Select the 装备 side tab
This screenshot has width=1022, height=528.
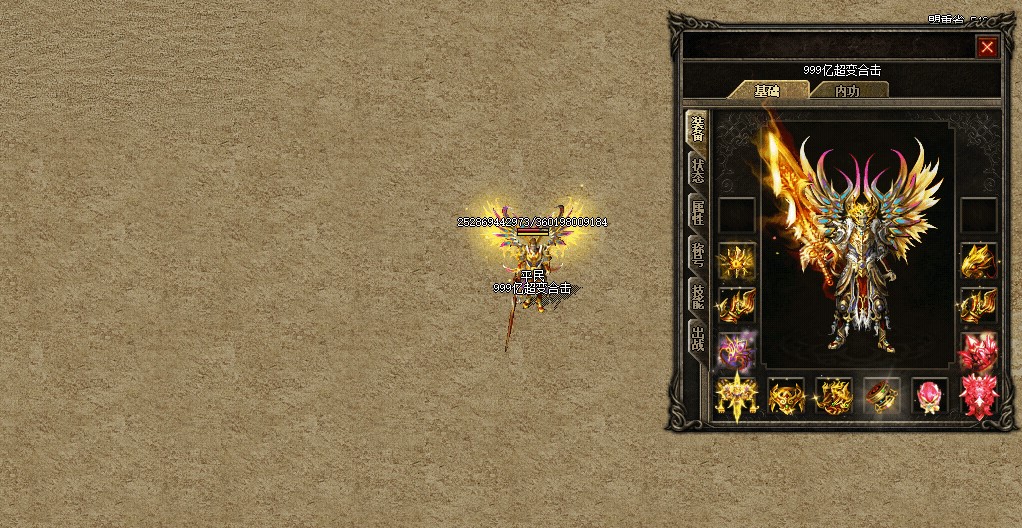tap(697, 130)
